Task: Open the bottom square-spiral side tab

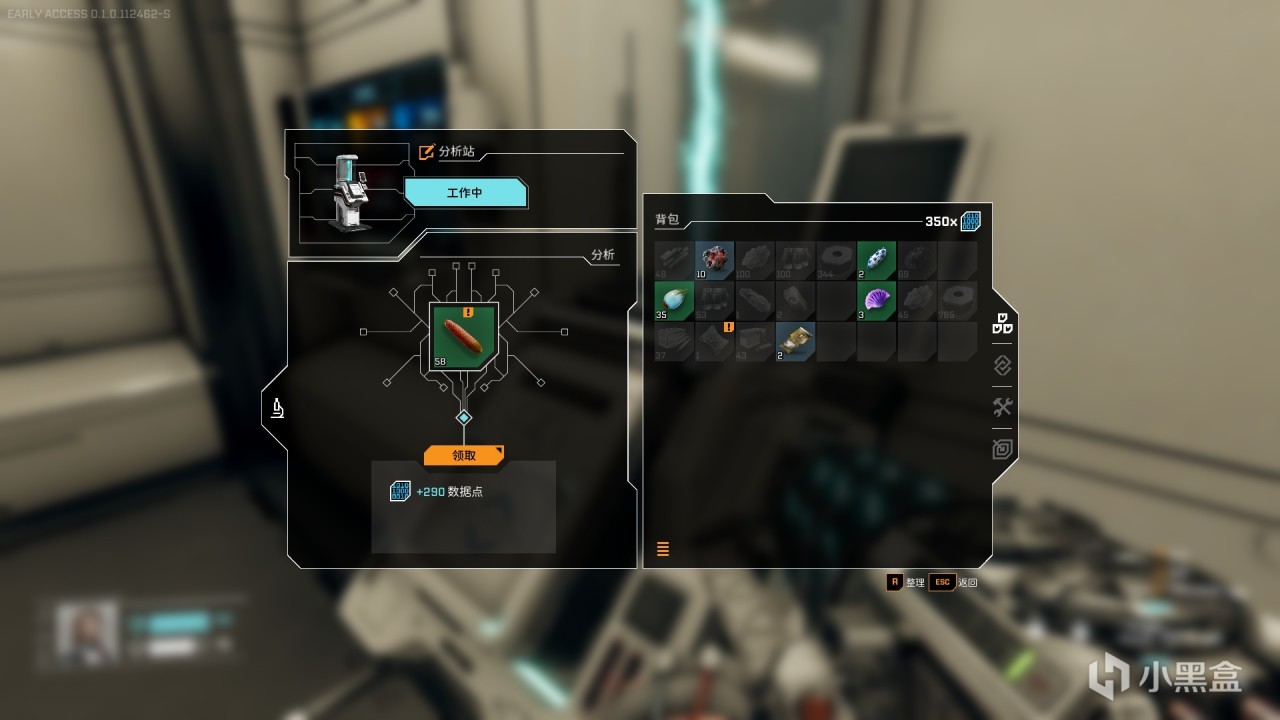Action: click(x=1002, y=449)
